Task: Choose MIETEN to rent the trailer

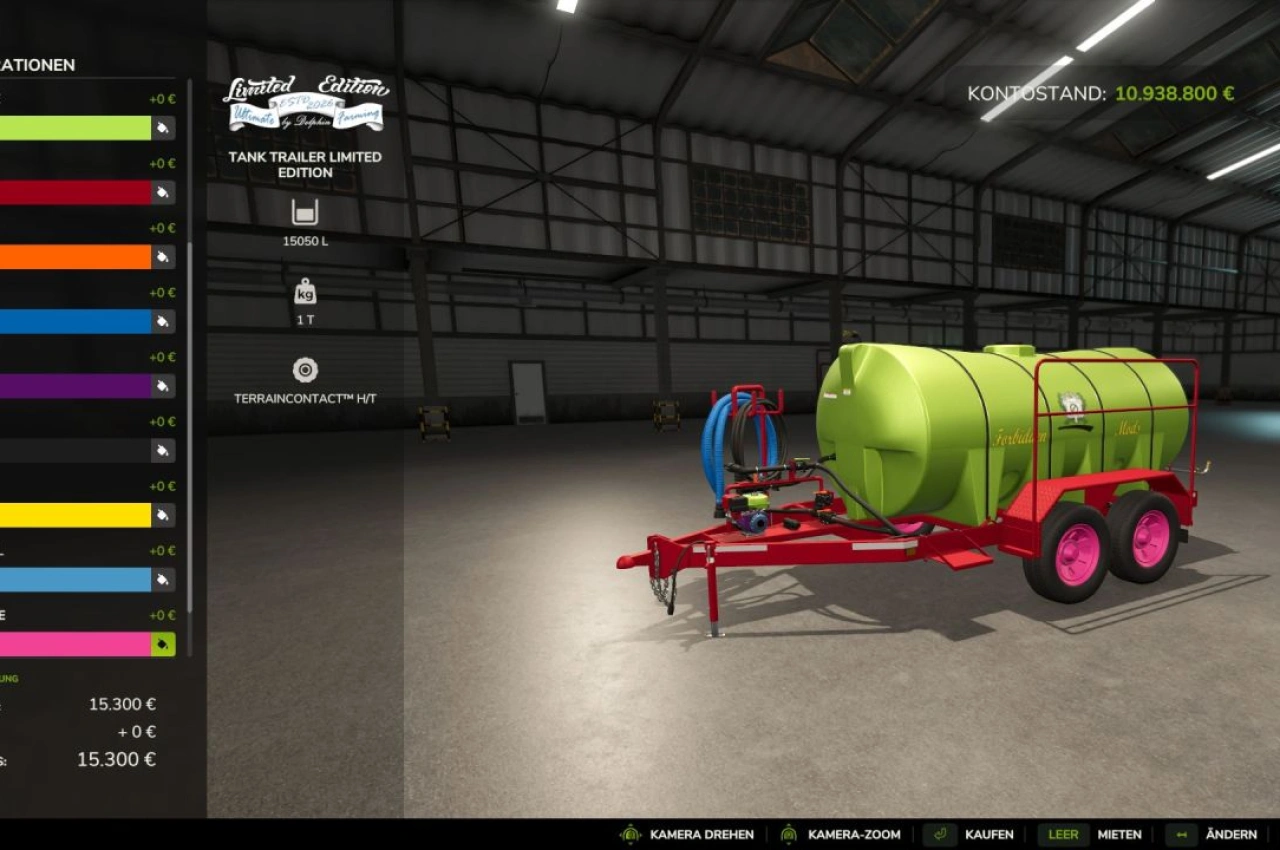Action: click(1120, 834)
